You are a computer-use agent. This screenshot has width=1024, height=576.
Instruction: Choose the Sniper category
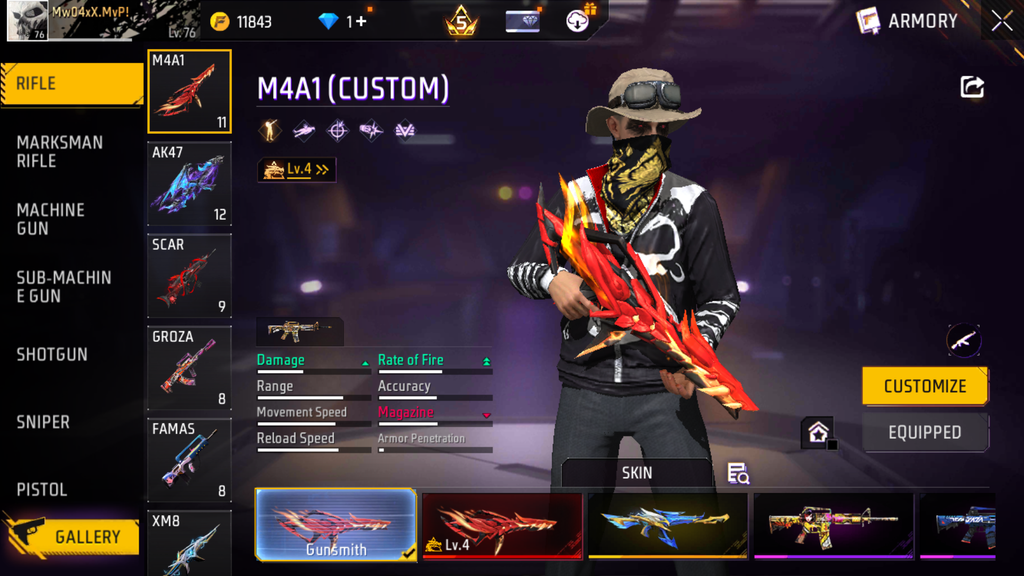click(x=43, y=422)
